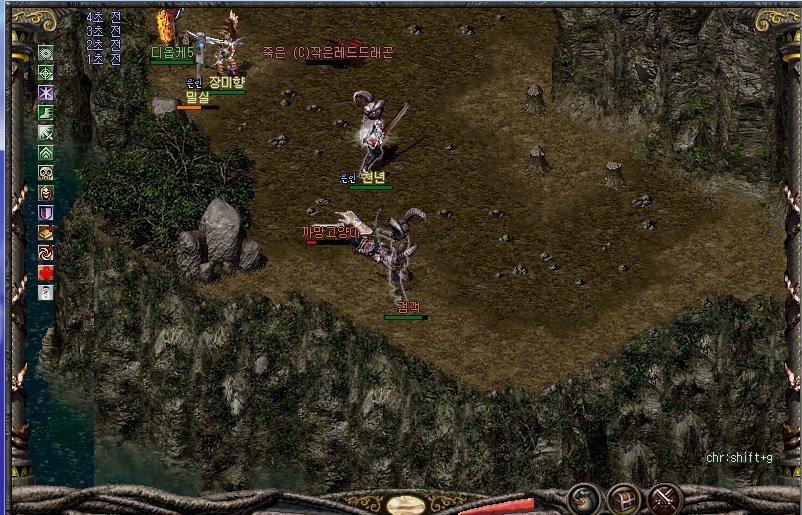Activate the spiral swirl skill icon
This screenshot has width=802, height=515.
click(46, 252)
